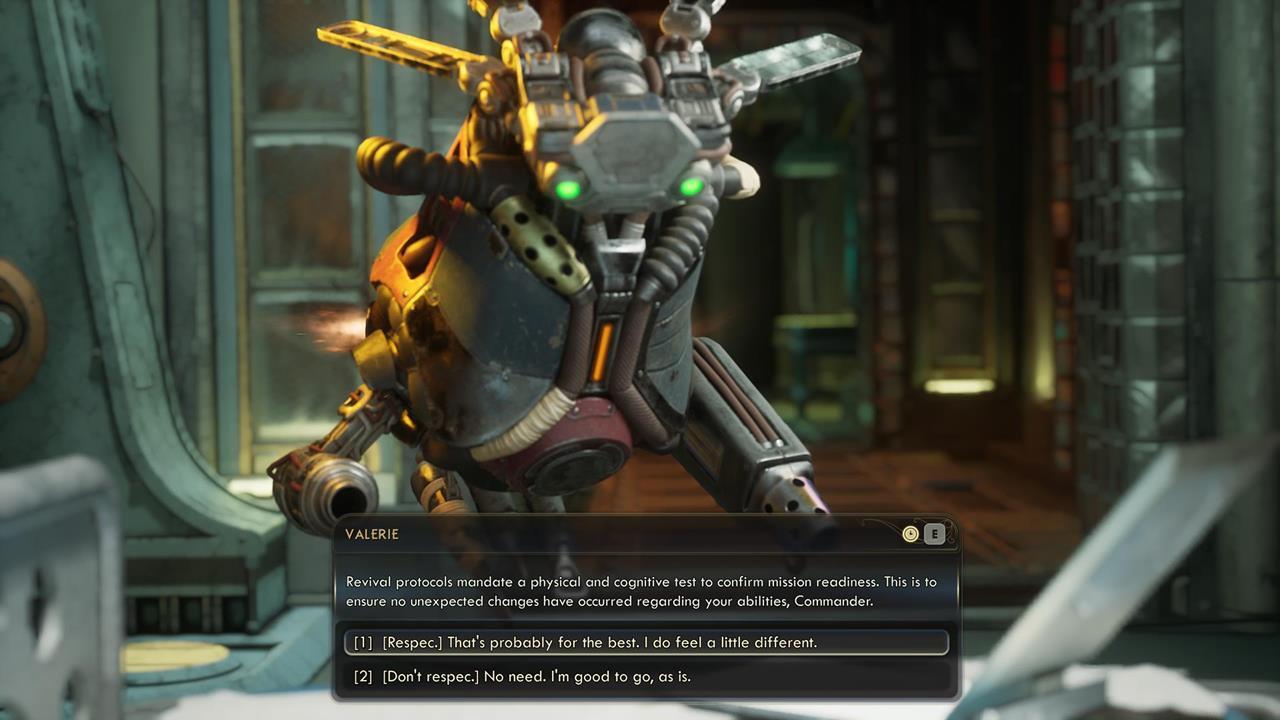Click the revival protocols dialogue text

coord(640,590)
